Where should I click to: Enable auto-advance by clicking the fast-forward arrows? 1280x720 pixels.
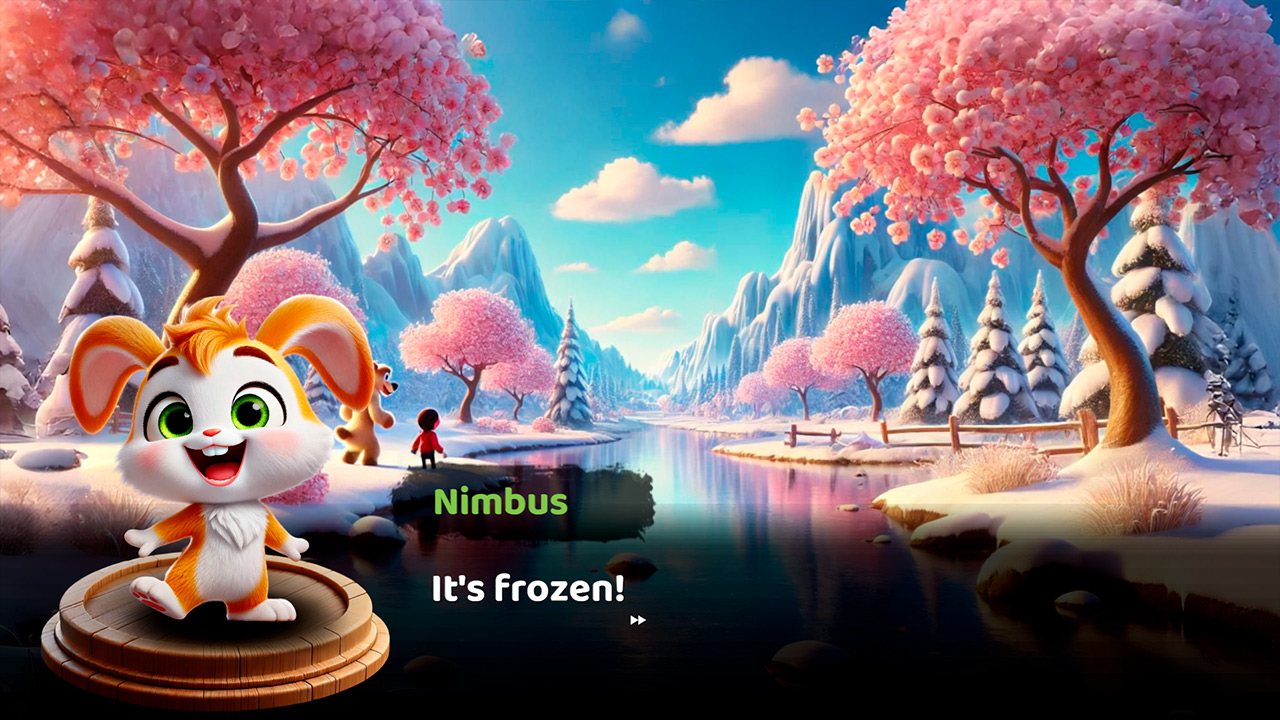coord(640,620)
